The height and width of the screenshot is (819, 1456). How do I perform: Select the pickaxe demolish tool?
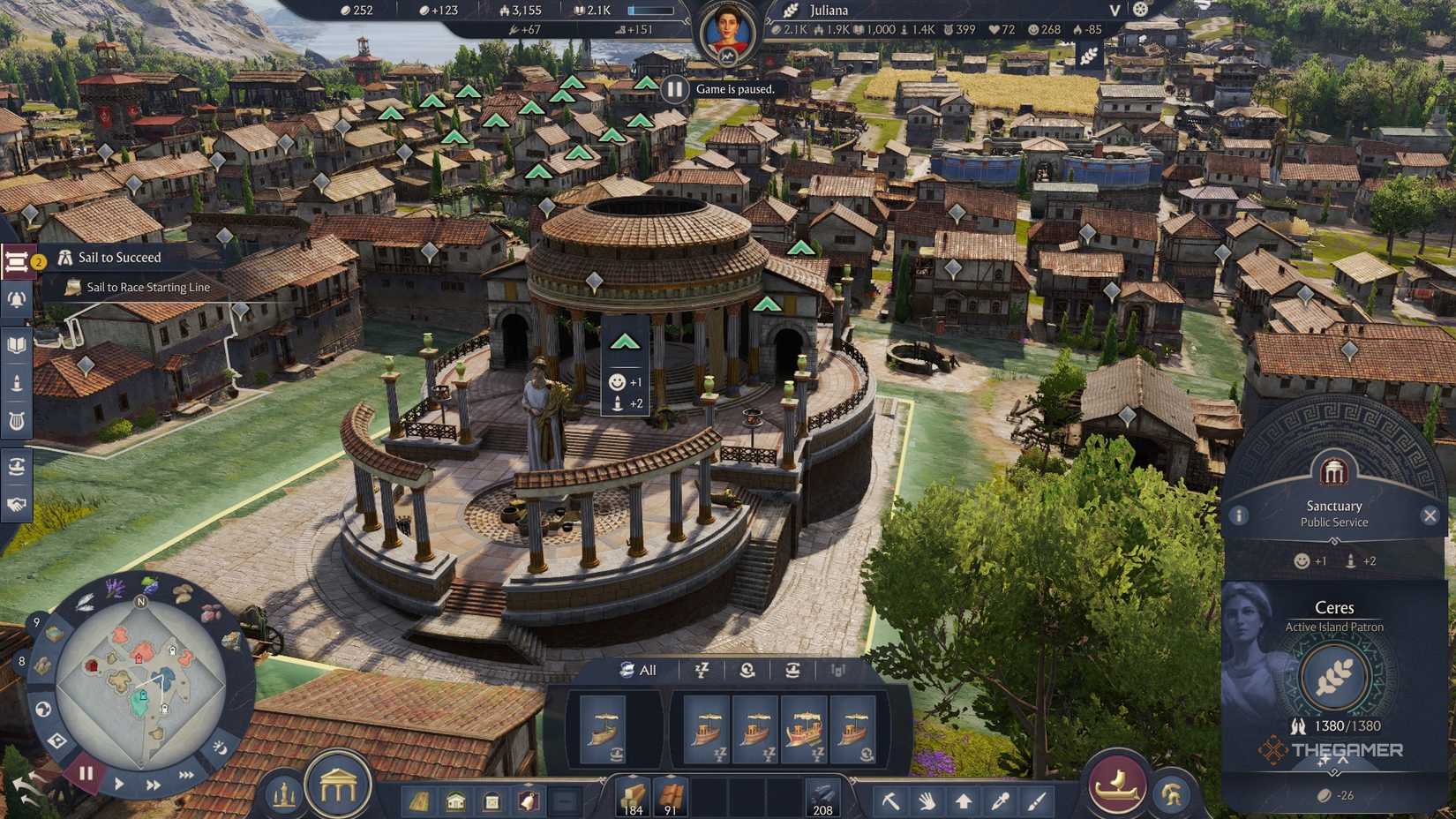(892, 800)
